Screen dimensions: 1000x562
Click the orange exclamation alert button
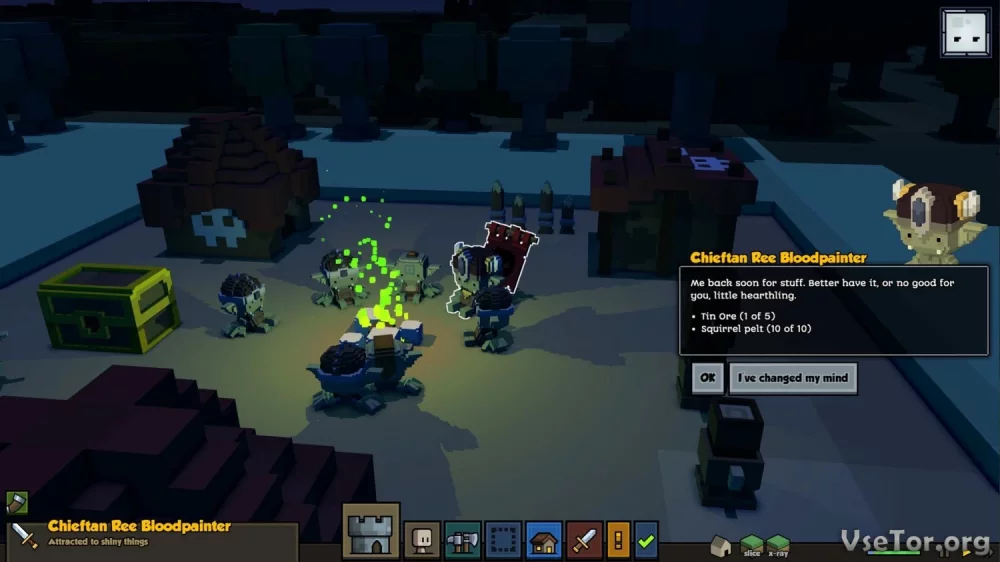pos(618,540)
